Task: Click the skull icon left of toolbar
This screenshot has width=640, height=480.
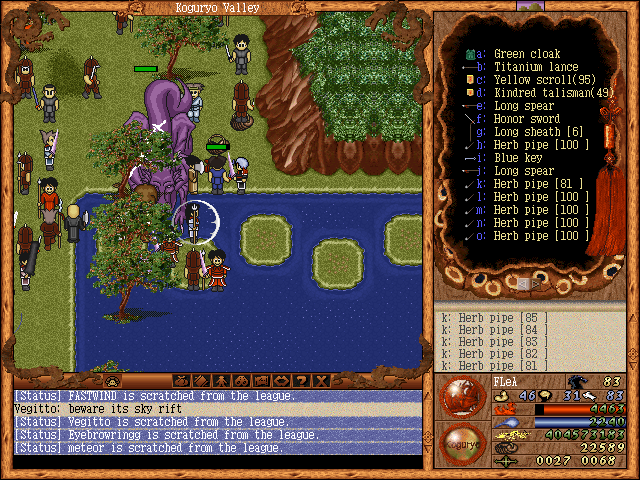Action: coord(113,381)
